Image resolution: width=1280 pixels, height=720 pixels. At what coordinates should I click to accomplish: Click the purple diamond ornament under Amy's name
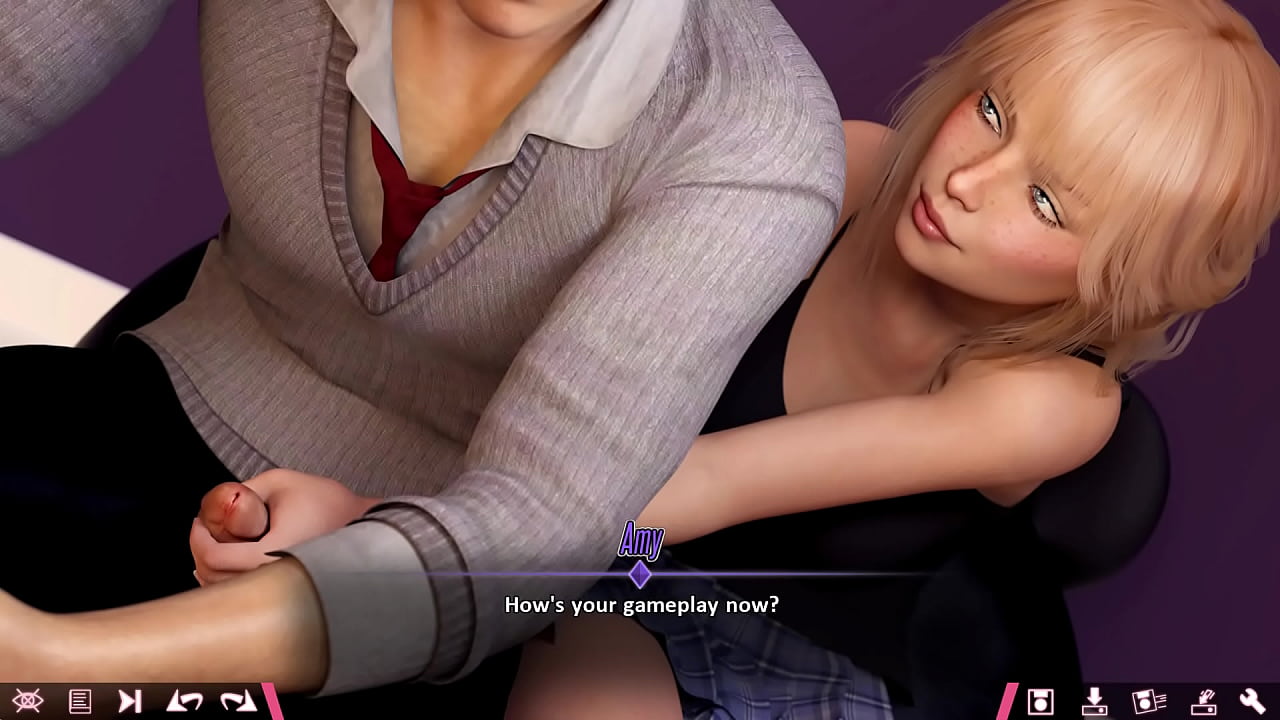tap(641, 572)
